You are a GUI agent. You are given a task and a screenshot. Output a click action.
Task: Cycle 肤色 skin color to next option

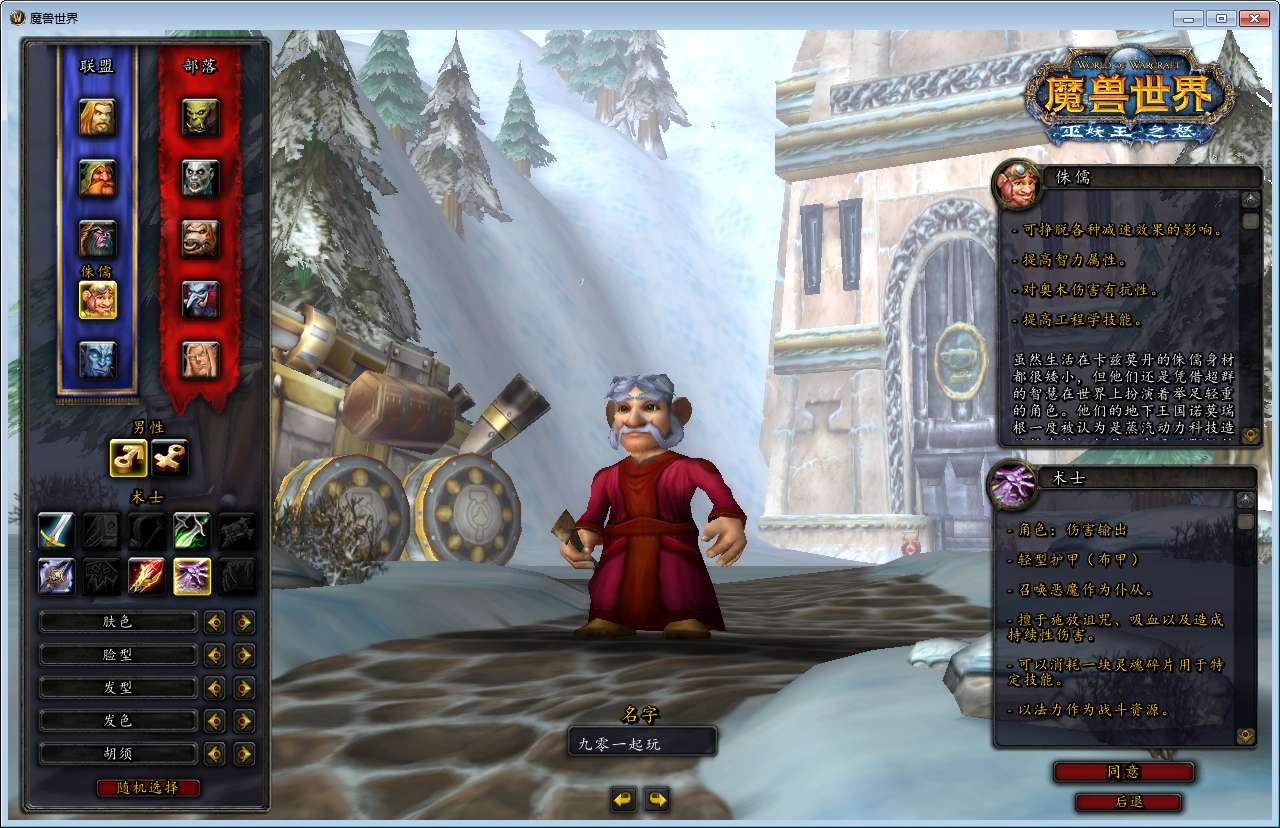pyautogui.click(x=244, y=622)
